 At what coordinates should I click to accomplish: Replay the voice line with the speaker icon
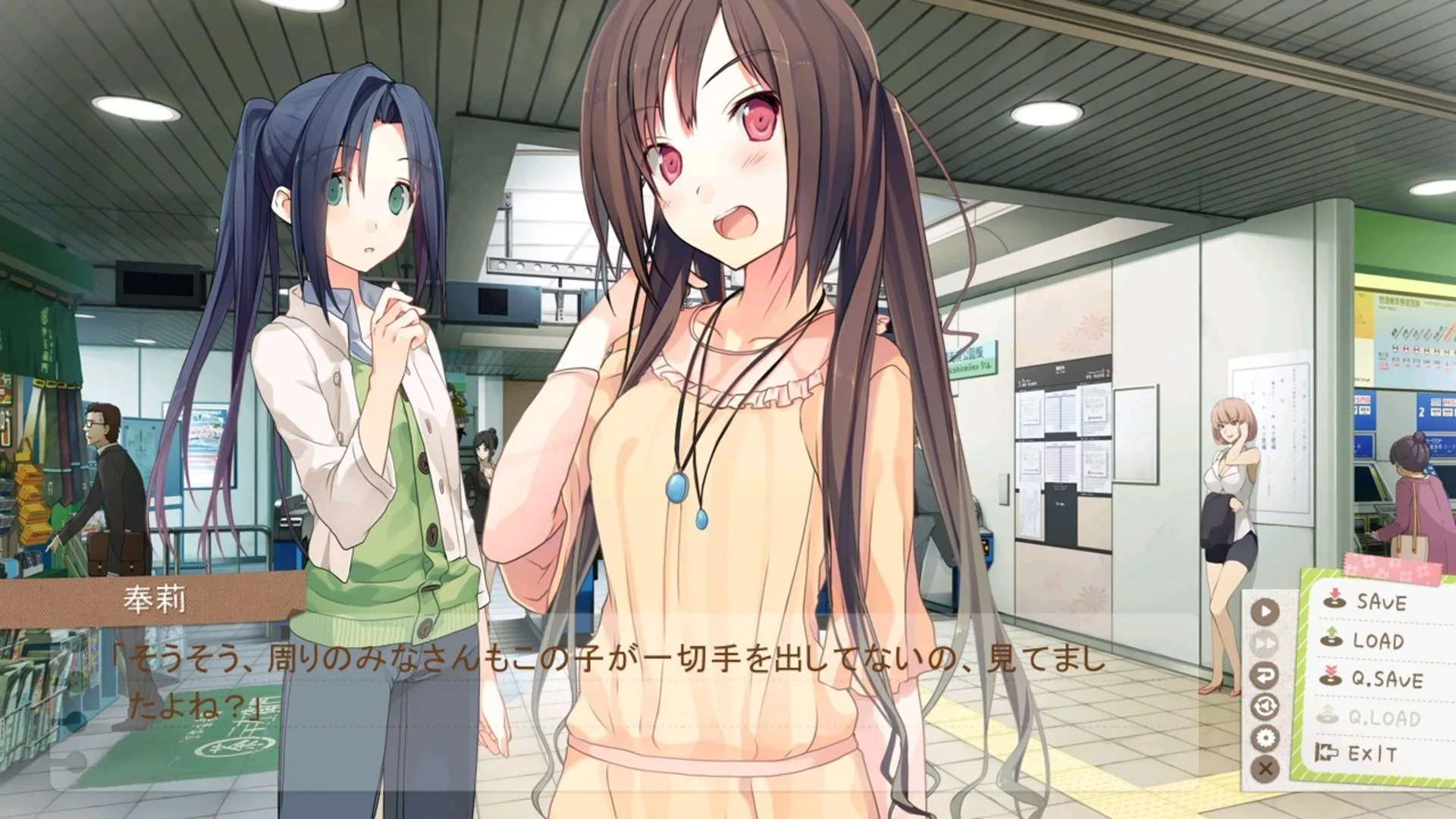(x=1263, y=706)
